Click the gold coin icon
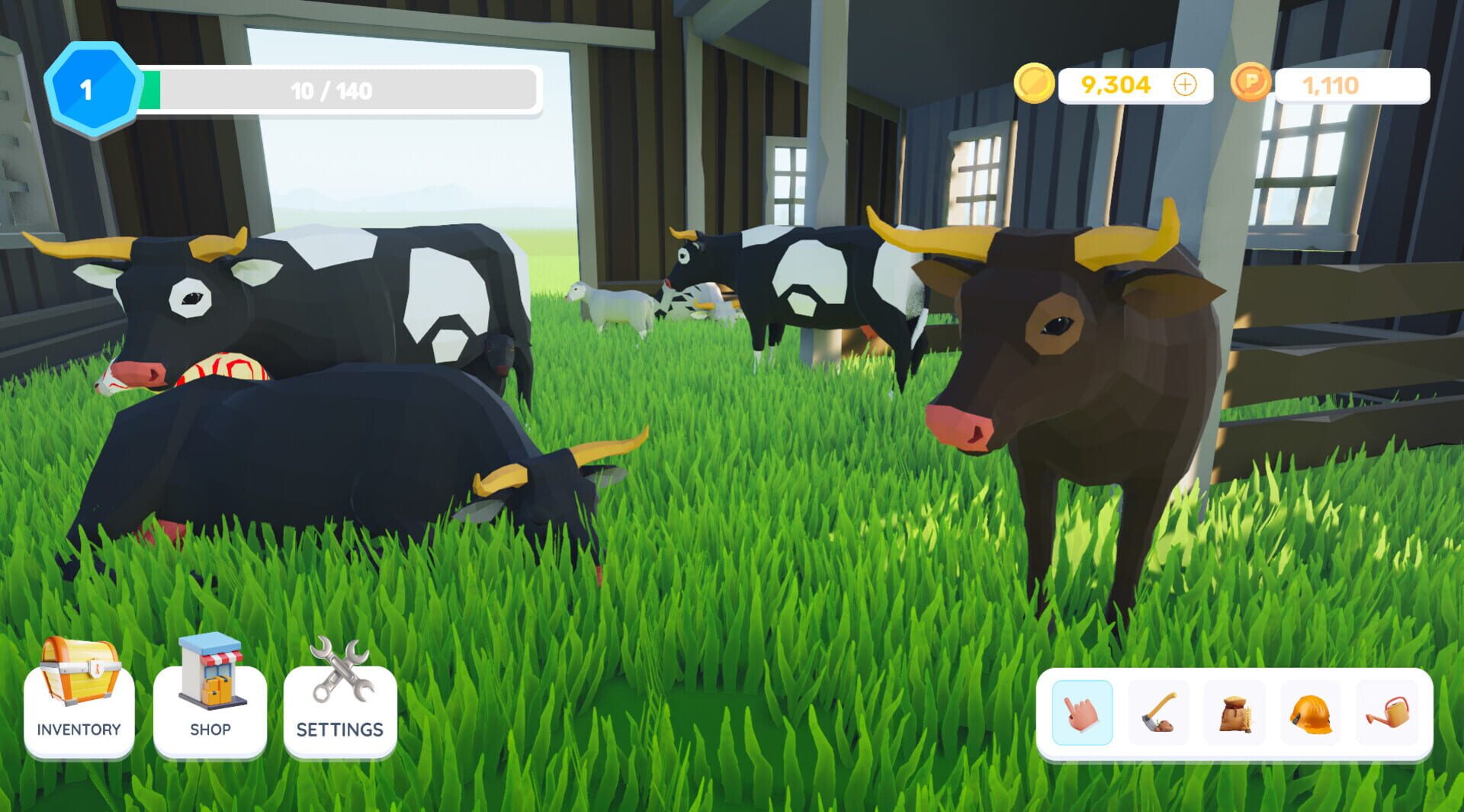The image size is (1464, 812). pos(1035,85)
